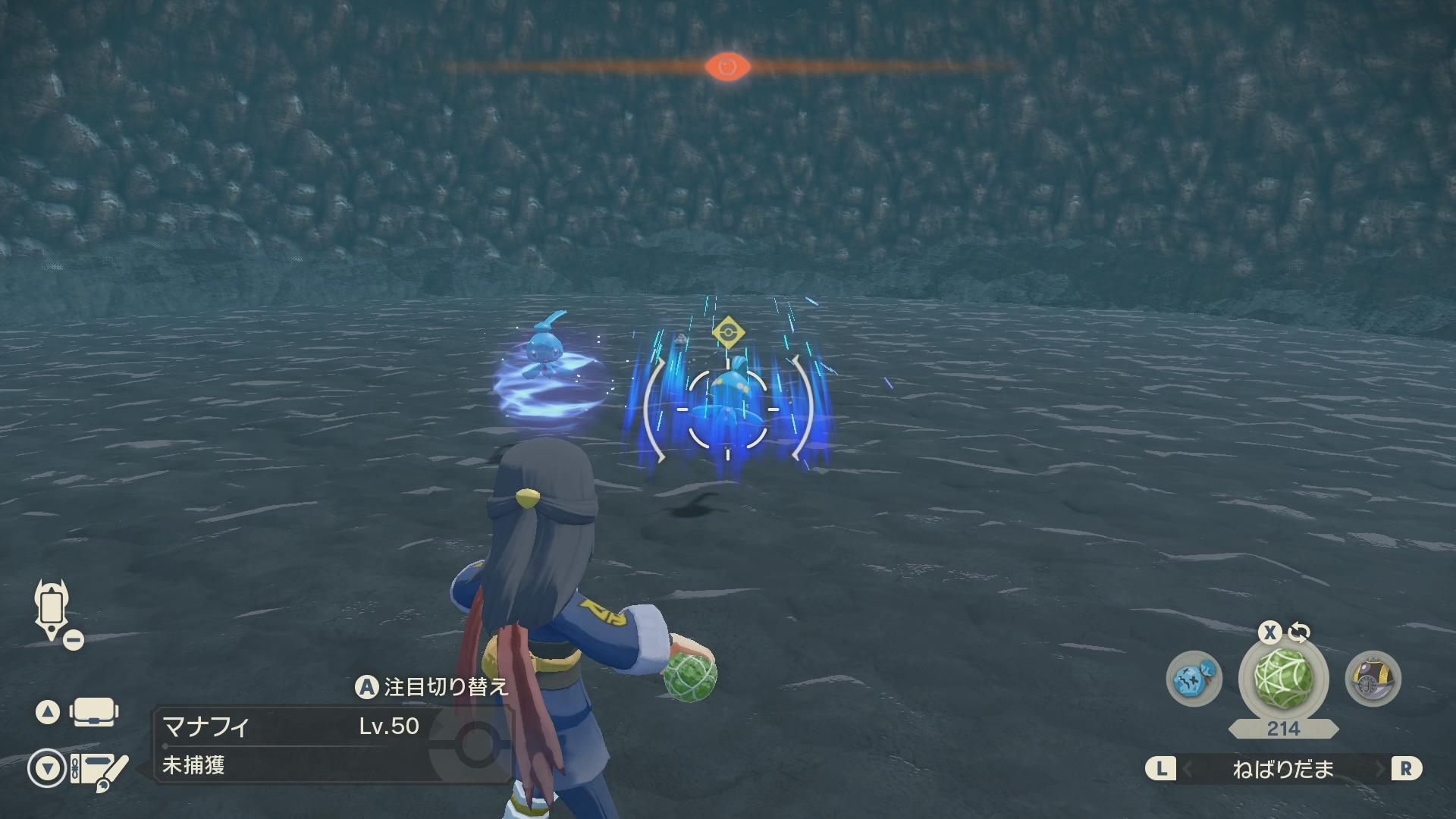Pick the Ultra Ball item slot
This screenshot has height=819, width=1456.
coord(1373,679)
